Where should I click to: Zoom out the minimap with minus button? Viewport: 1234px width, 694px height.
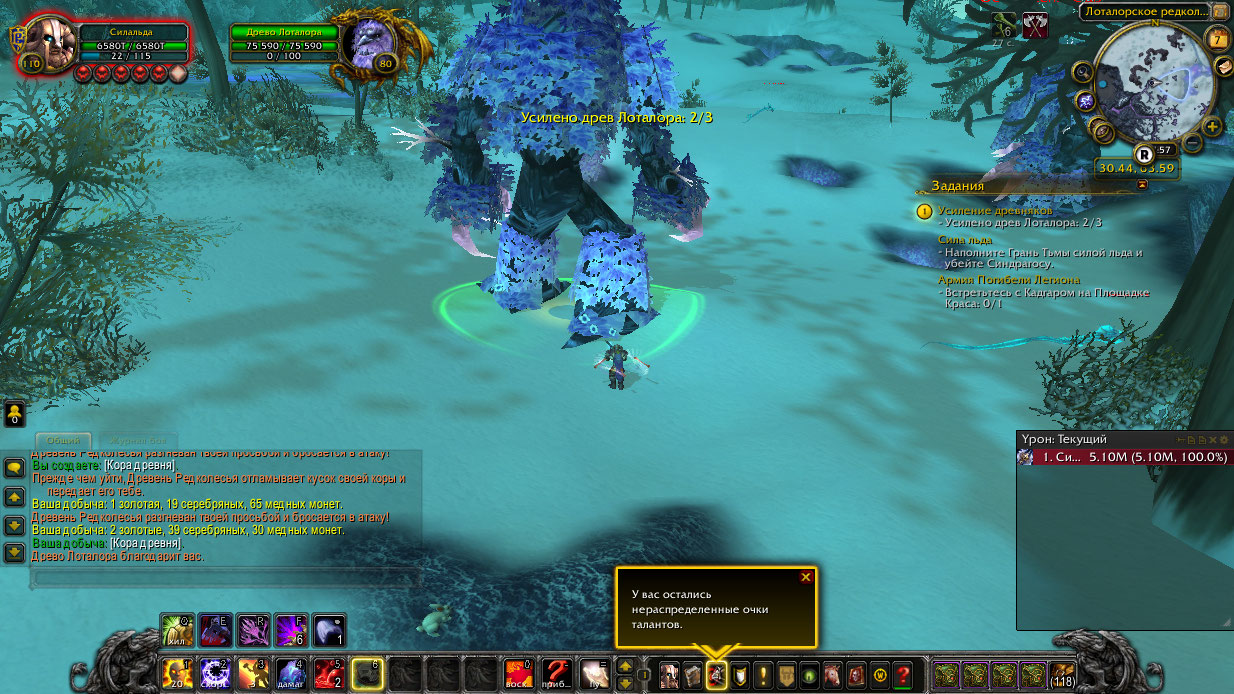point(1192,143)
